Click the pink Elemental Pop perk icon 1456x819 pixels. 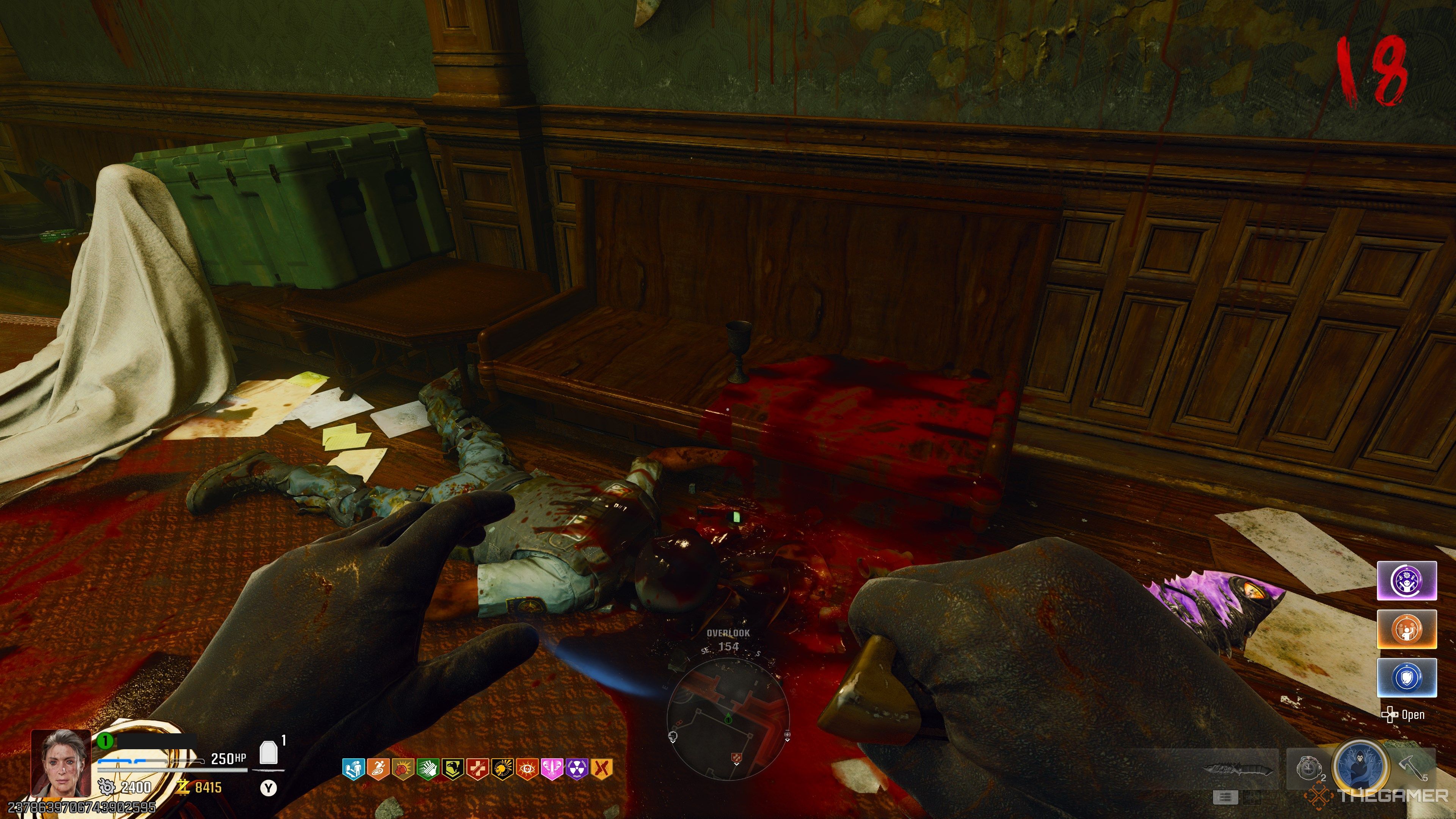pos(552,769)
